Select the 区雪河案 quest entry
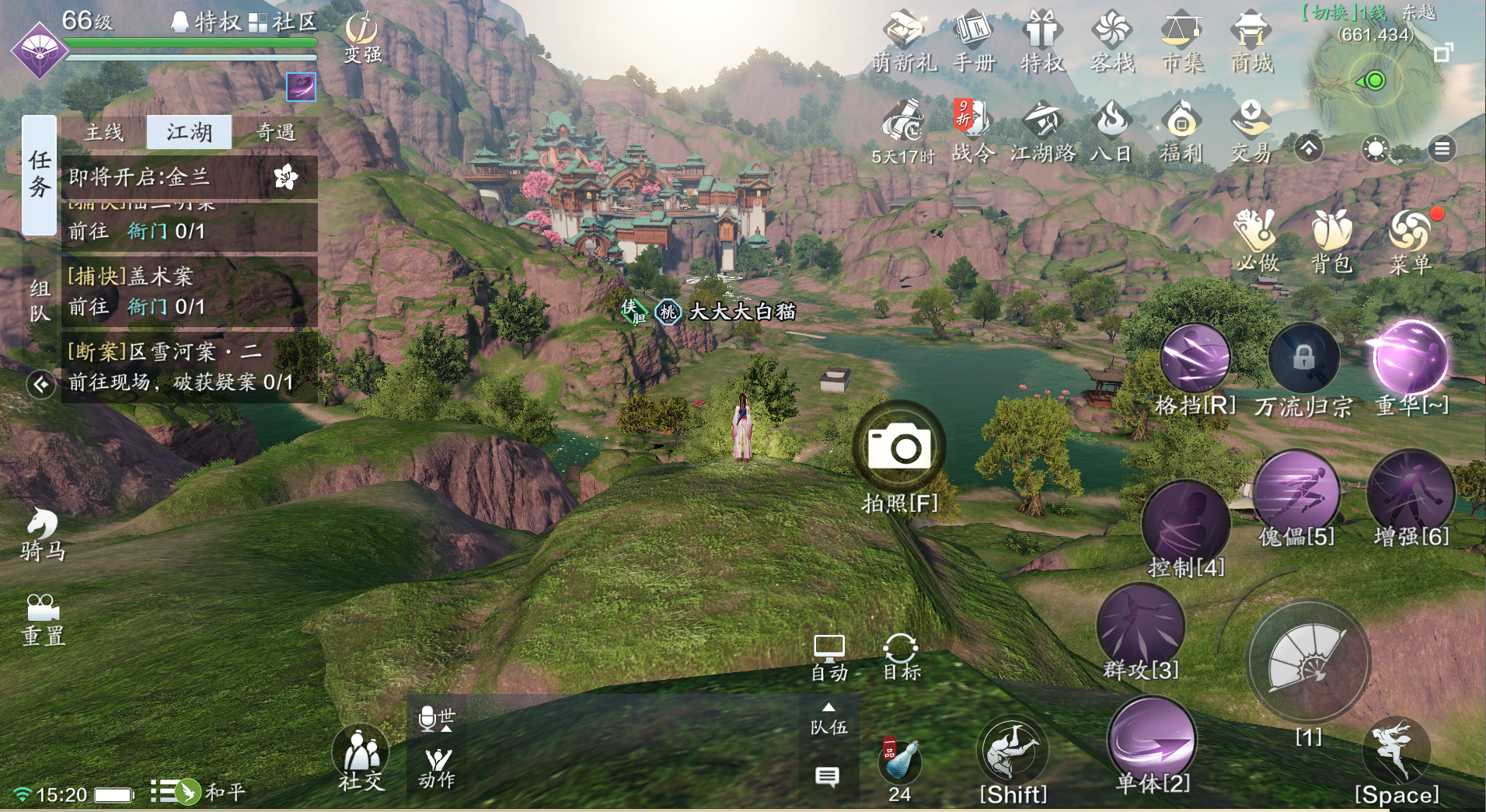Image resolution: width=1486 pixels, height=812 pixels. point(188,366)
